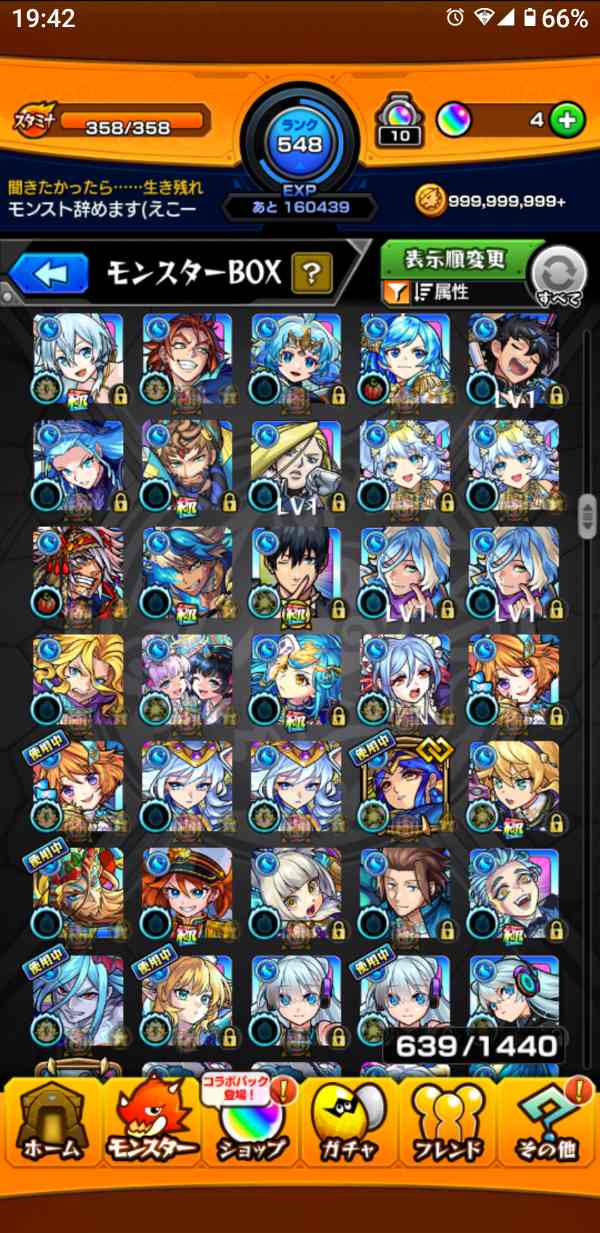Image resolution: width=600 pixels, height=1233 pixels.
Task: Select the sleeping black-haired monster in top row
Action: point(514,357)
